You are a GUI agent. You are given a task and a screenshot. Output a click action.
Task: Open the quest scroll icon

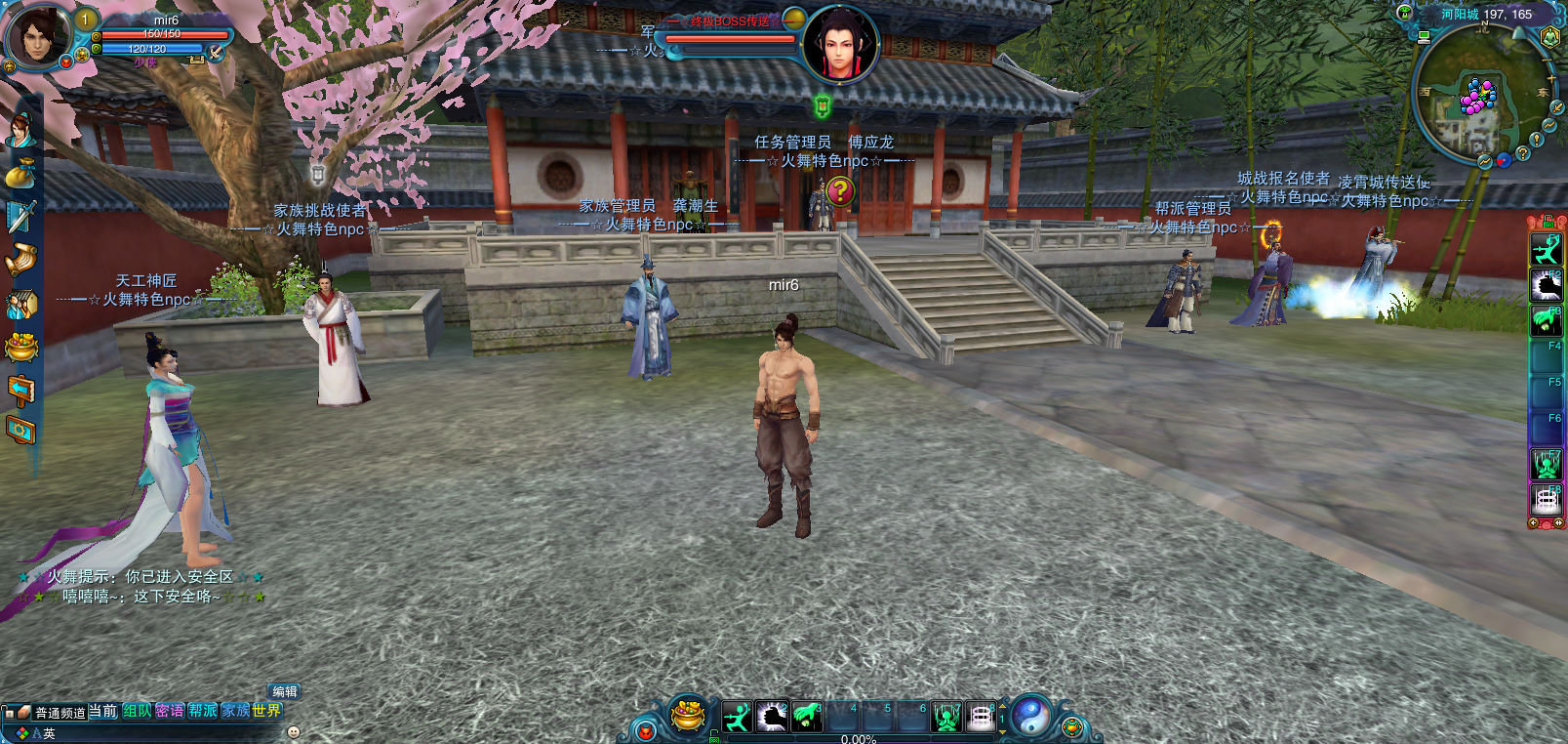click(20, 260)
